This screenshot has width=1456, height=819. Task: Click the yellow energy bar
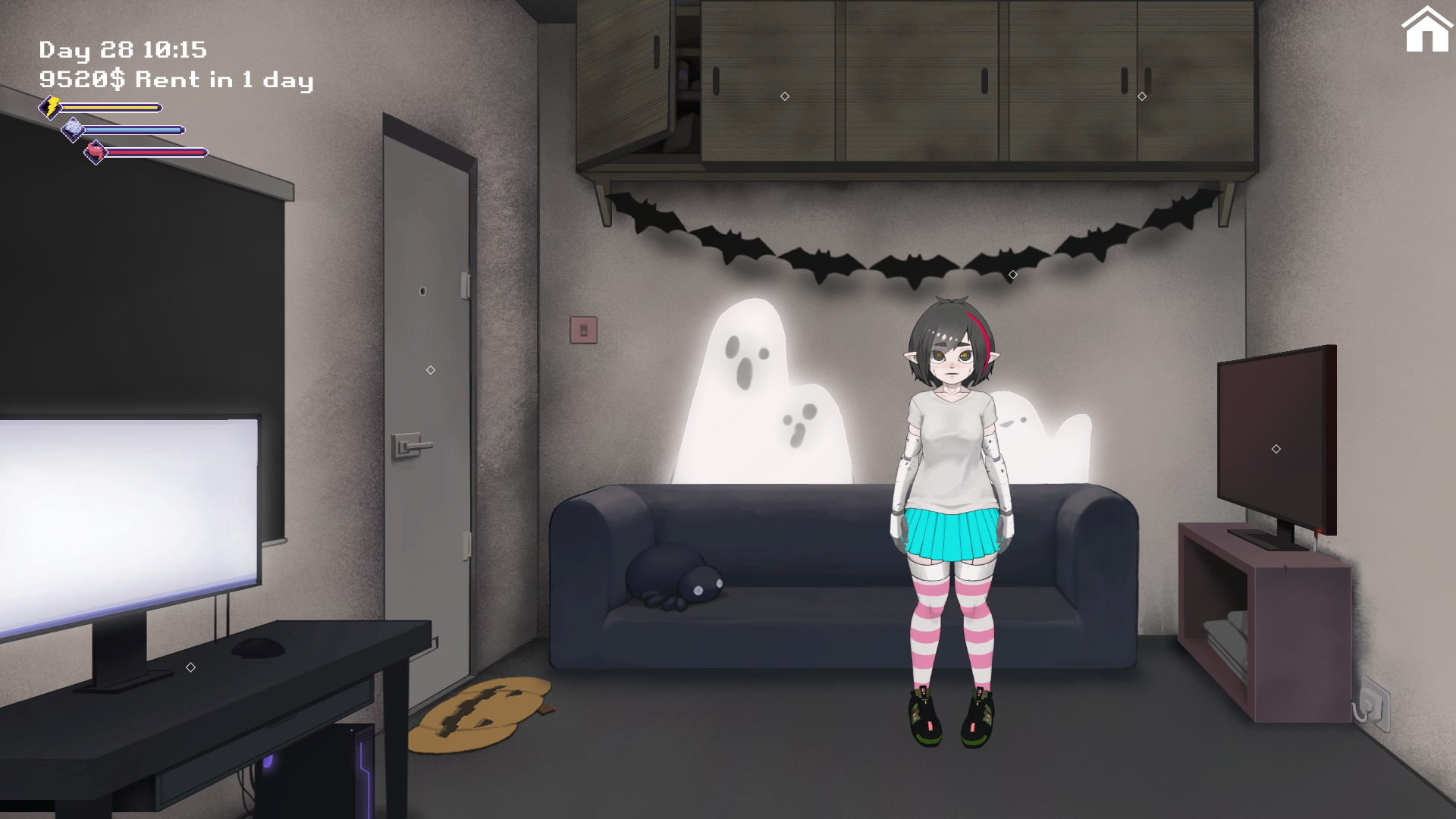(110, 107)
